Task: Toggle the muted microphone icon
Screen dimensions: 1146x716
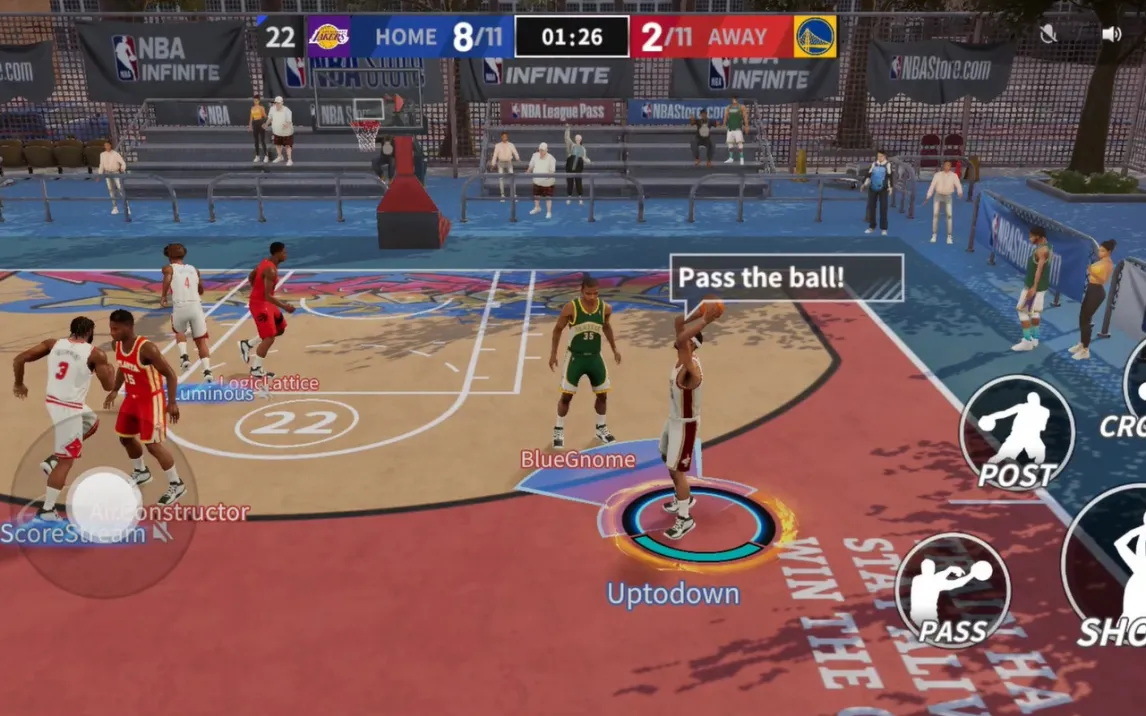Action: (x=1048, y=34)
